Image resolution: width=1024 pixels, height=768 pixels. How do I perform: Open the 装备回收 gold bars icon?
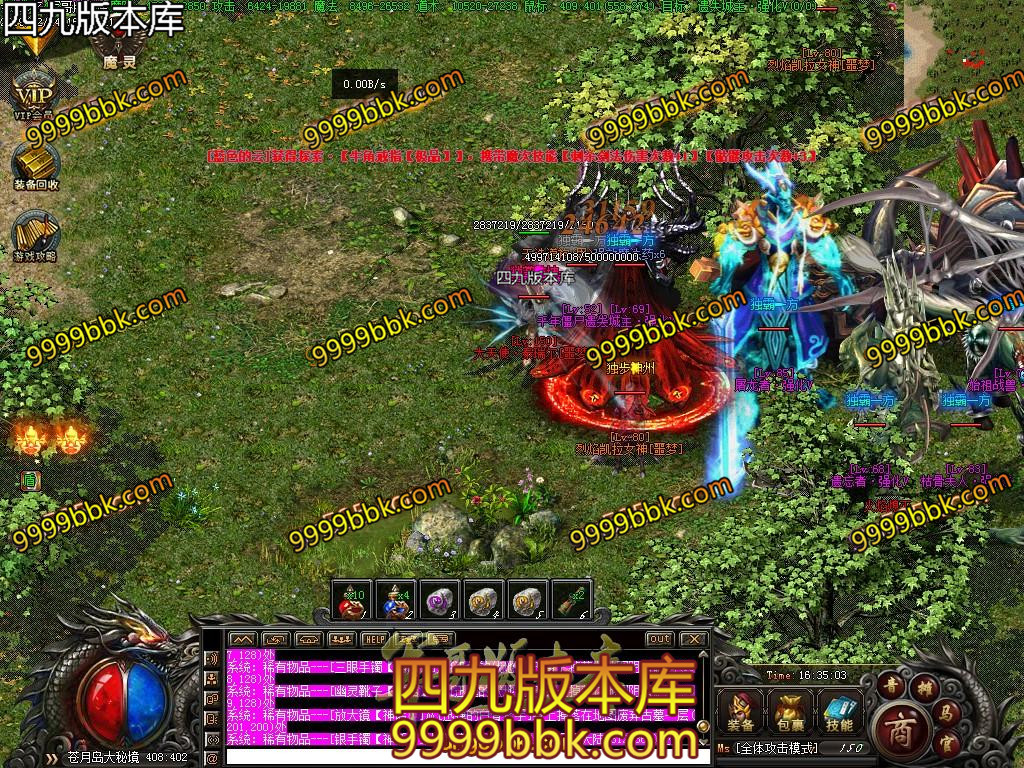36,162
